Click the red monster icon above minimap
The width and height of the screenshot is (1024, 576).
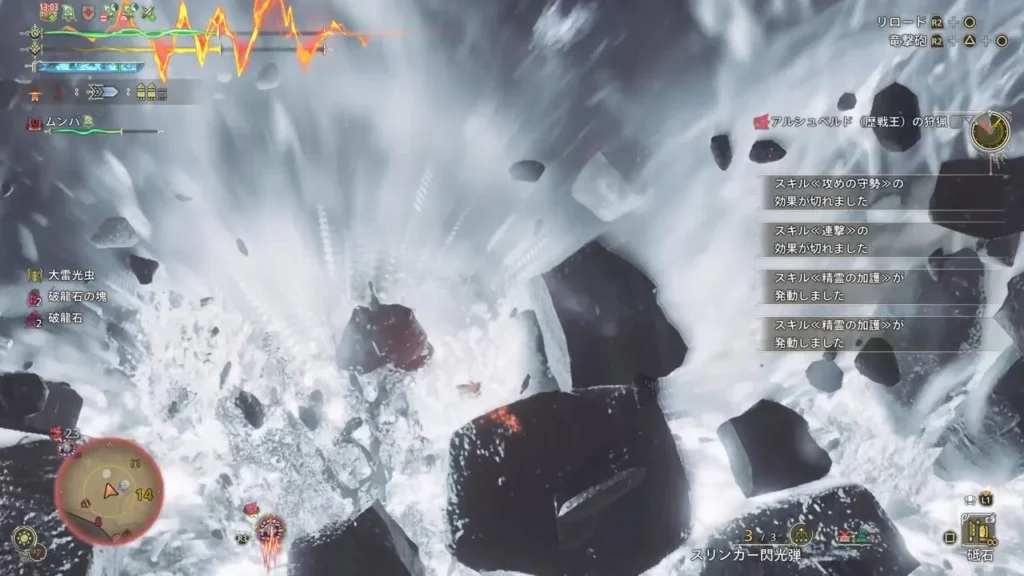pyautogui.click(x=58, y=433)
